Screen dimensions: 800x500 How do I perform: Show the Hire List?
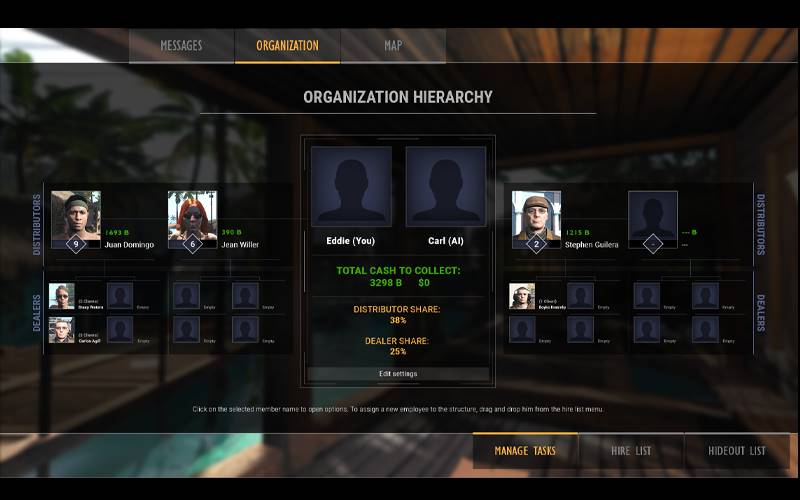(631, 451)
